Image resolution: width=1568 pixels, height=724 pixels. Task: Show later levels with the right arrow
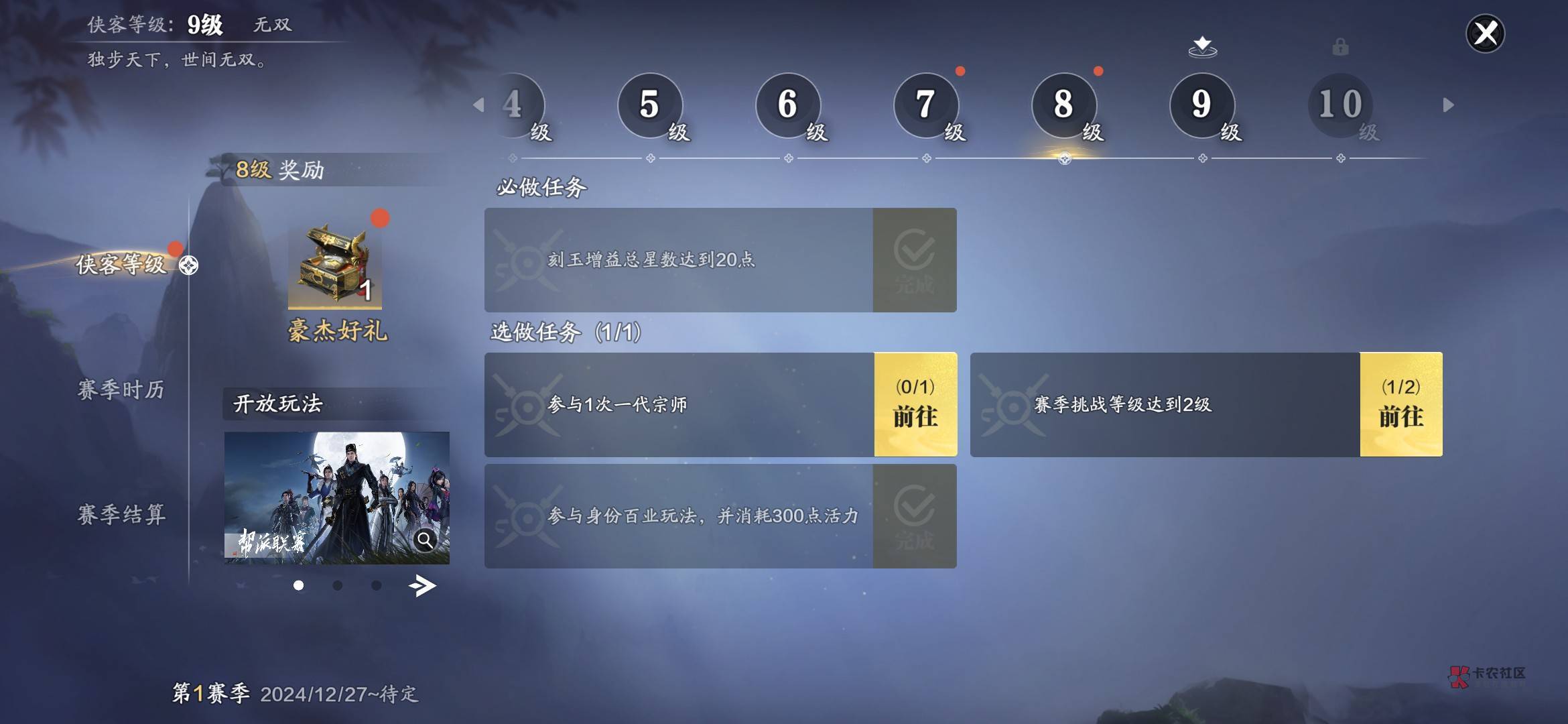pos(1448,105)
